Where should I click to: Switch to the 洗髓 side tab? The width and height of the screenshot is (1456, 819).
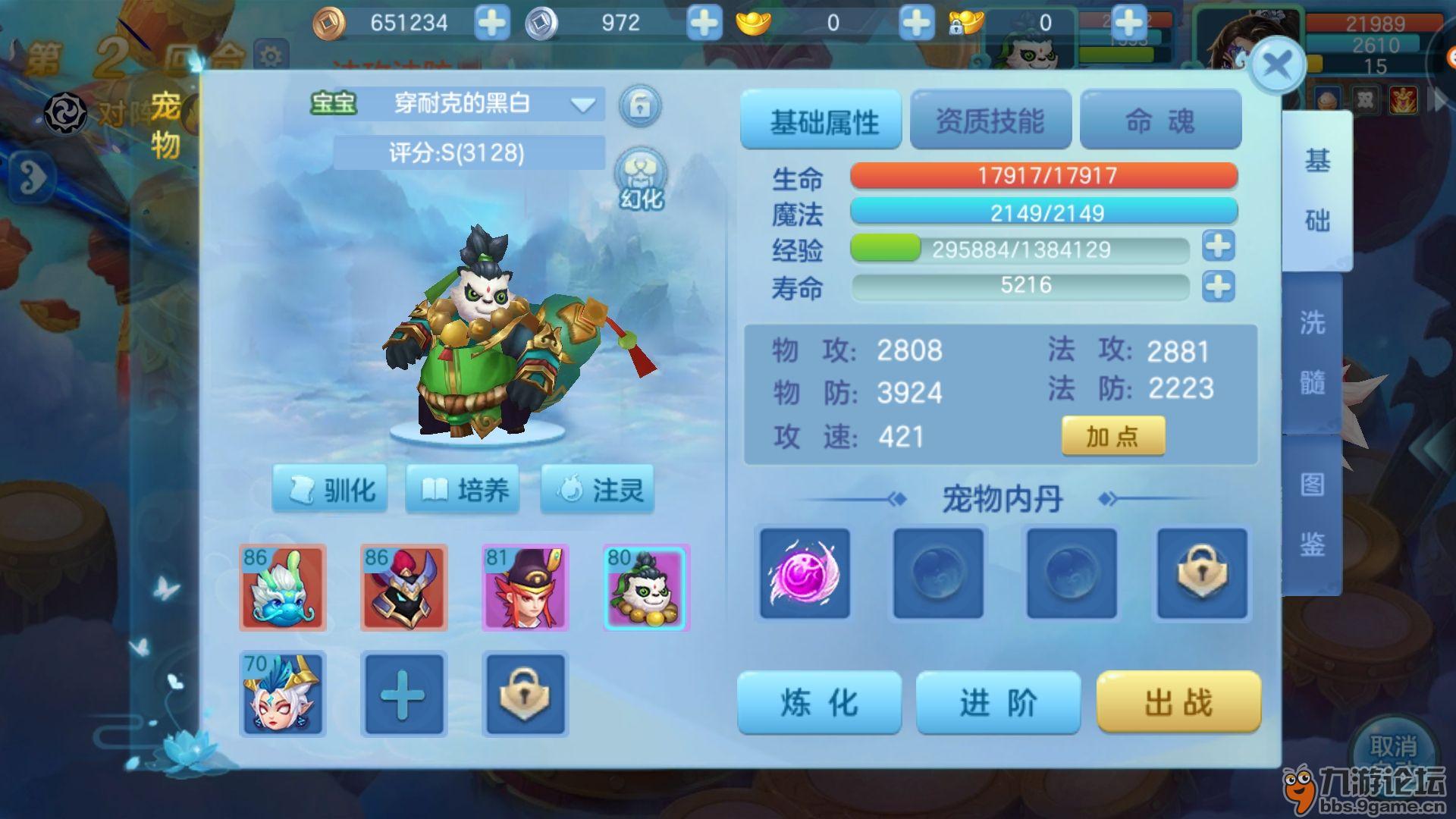point(1313,353)
